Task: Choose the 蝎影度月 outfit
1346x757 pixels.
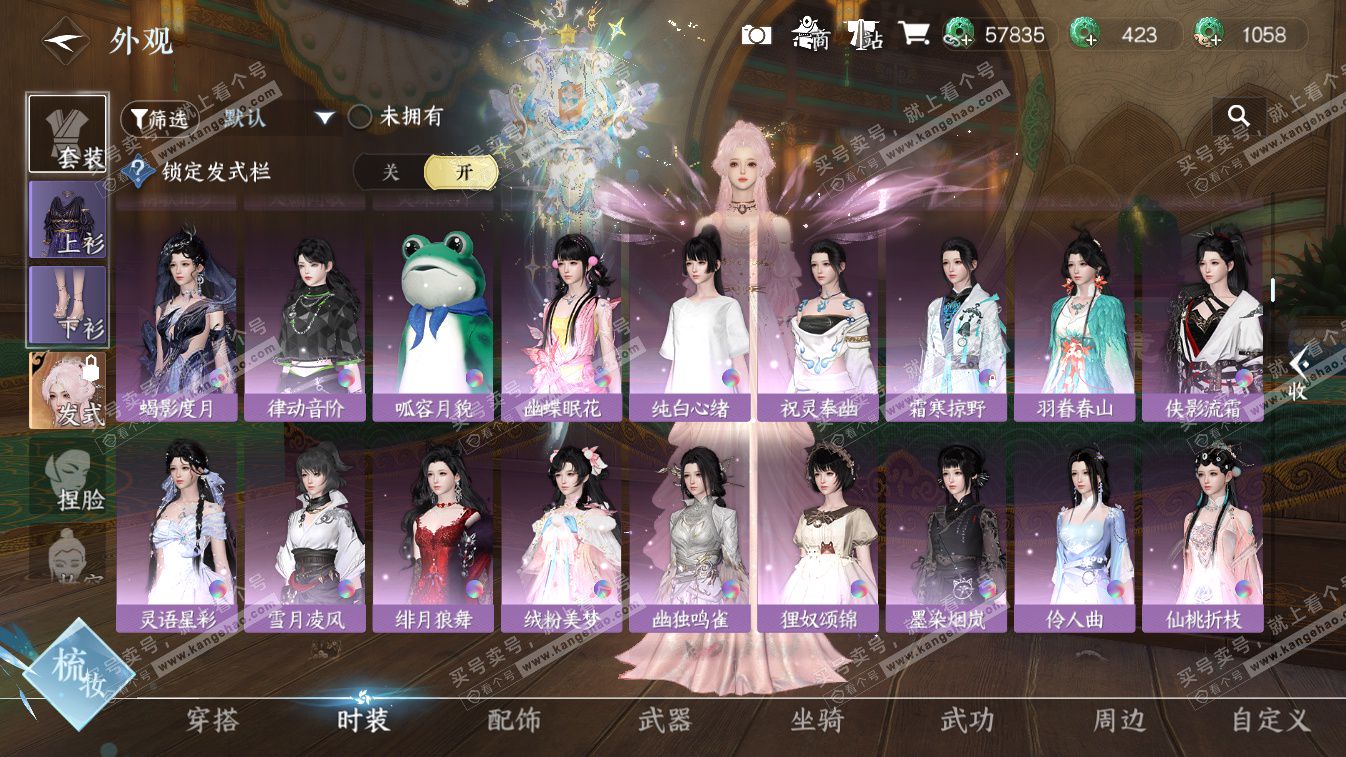Action: click(x=177, y=322)
